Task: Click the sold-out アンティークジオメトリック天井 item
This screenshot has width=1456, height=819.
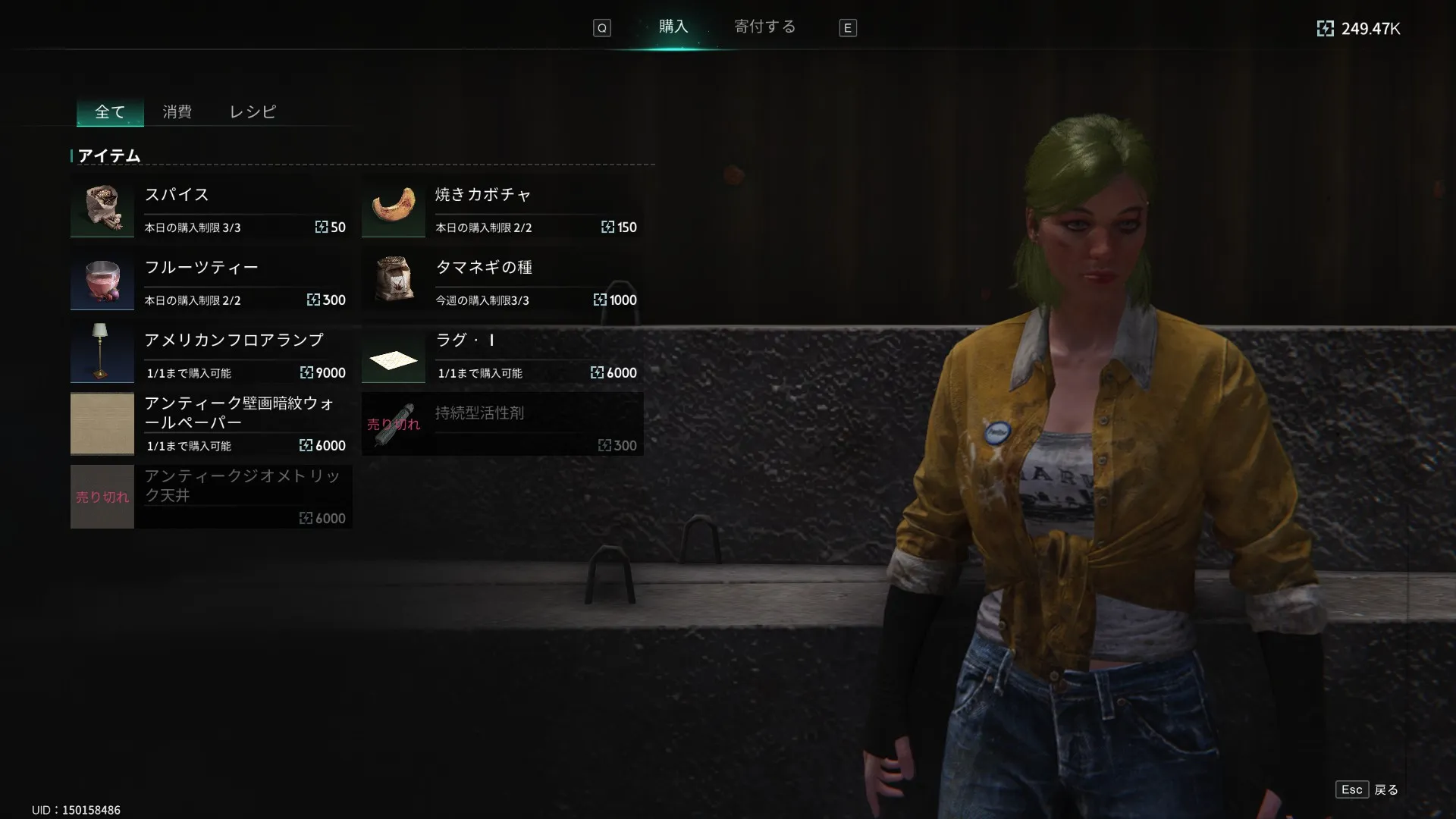Action: [211, 497]
